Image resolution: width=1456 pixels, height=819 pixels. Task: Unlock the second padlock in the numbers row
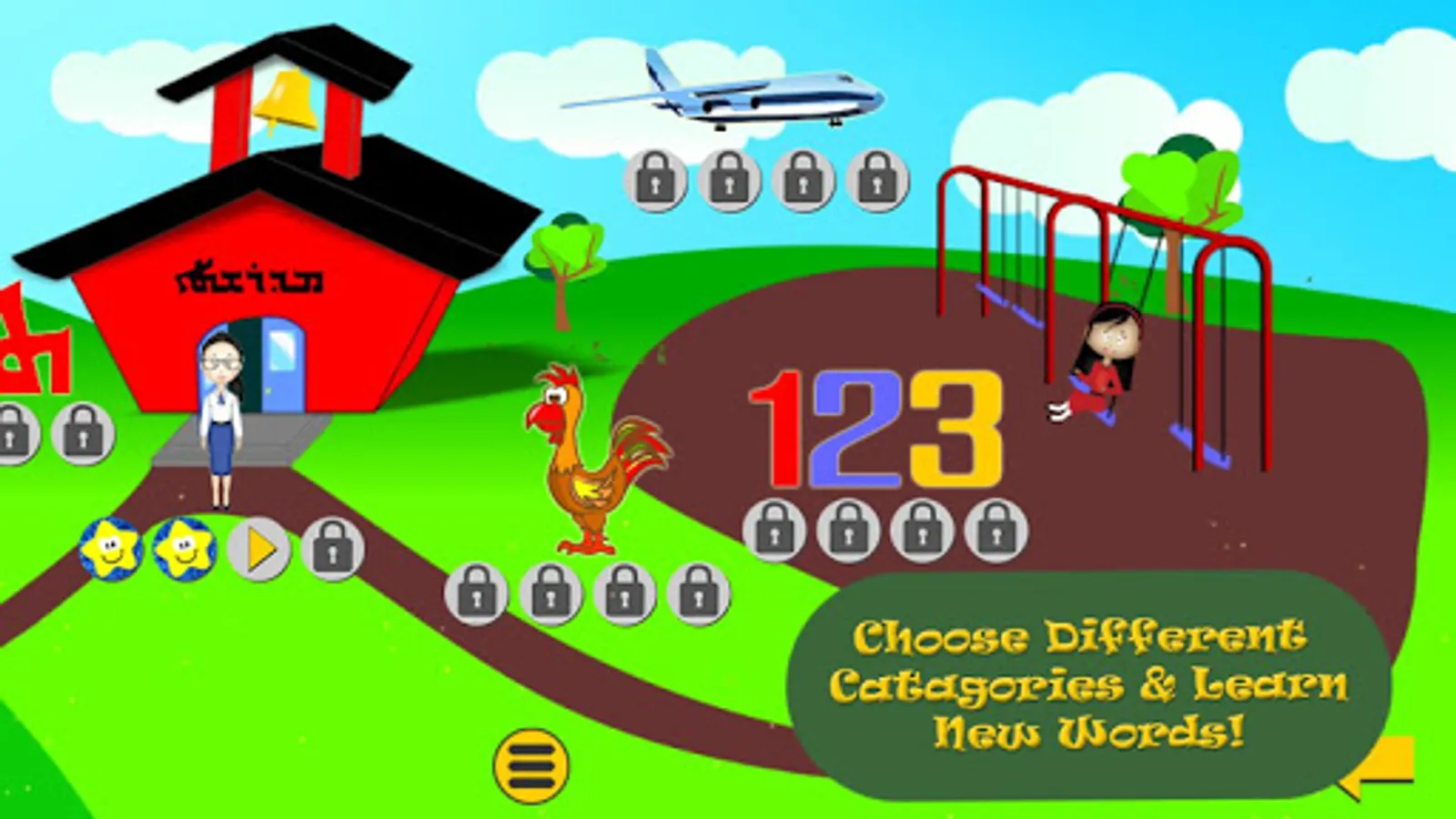click(849, 525)
